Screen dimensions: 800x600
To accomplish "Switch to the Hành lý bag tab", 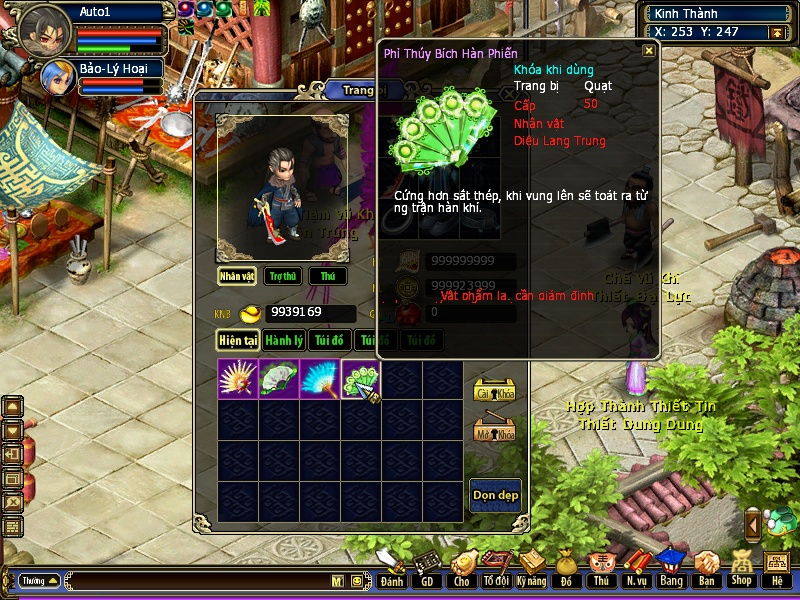I will pos(284,340).
